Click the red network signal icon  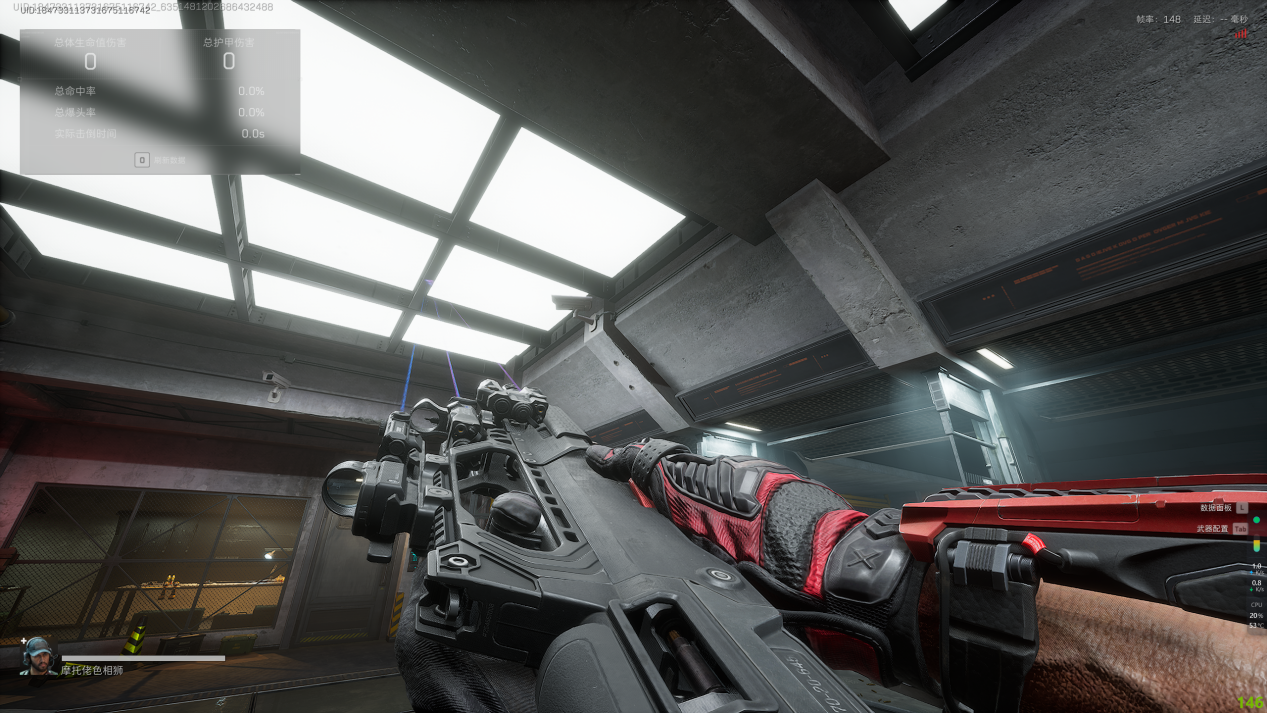point(1240,34)
